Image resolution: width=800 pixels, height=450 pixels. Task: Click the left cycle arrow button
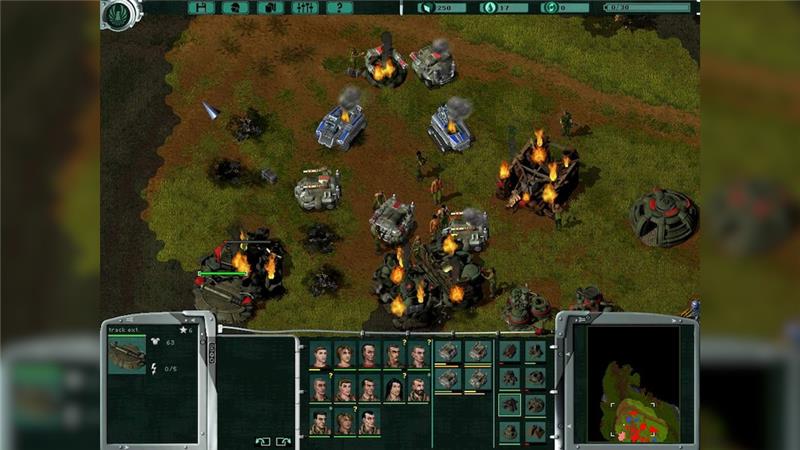263,440
